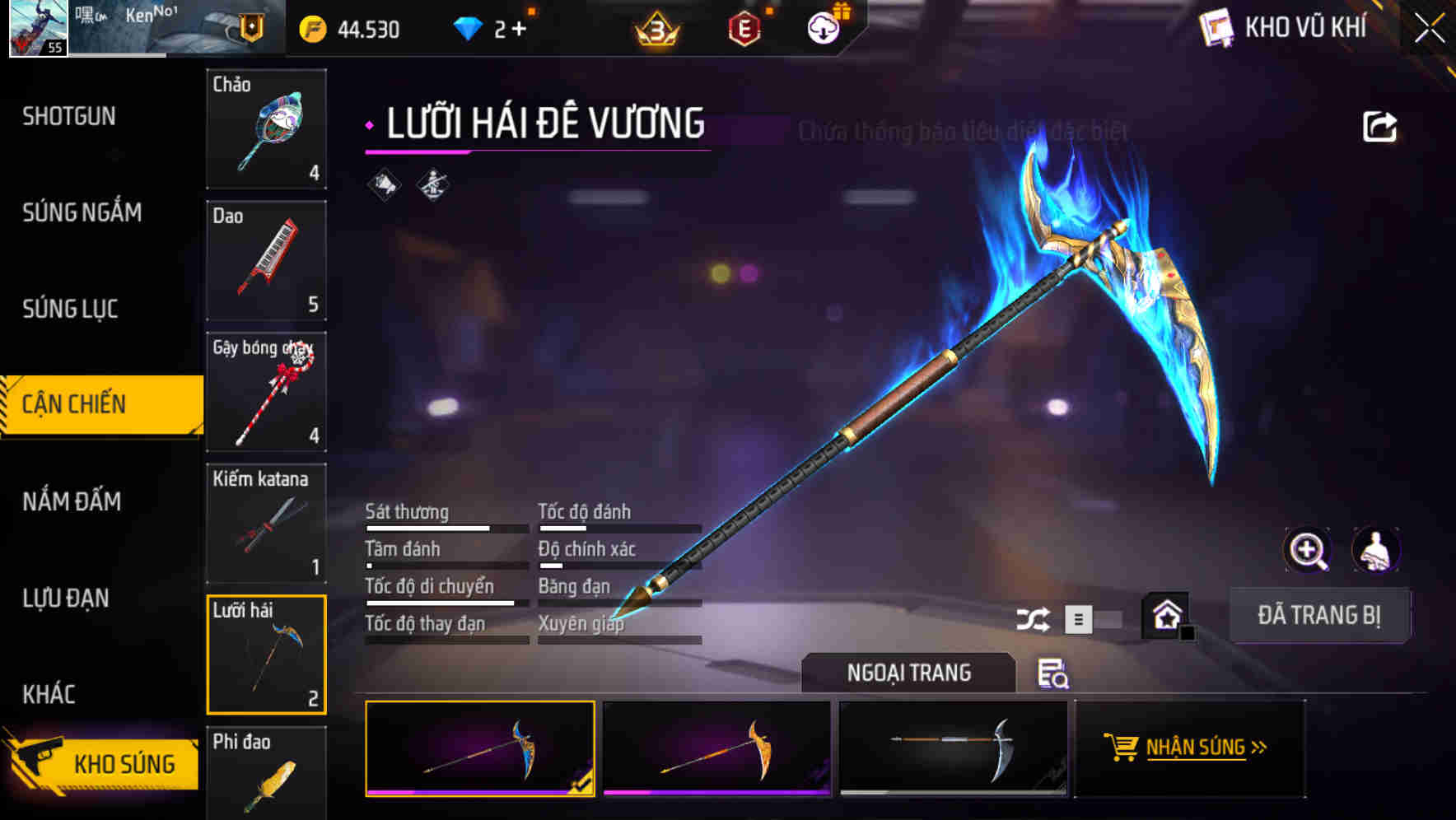Click the cloud download gift icon
This screenshot has height=820, width=1456.
point(823,27)
